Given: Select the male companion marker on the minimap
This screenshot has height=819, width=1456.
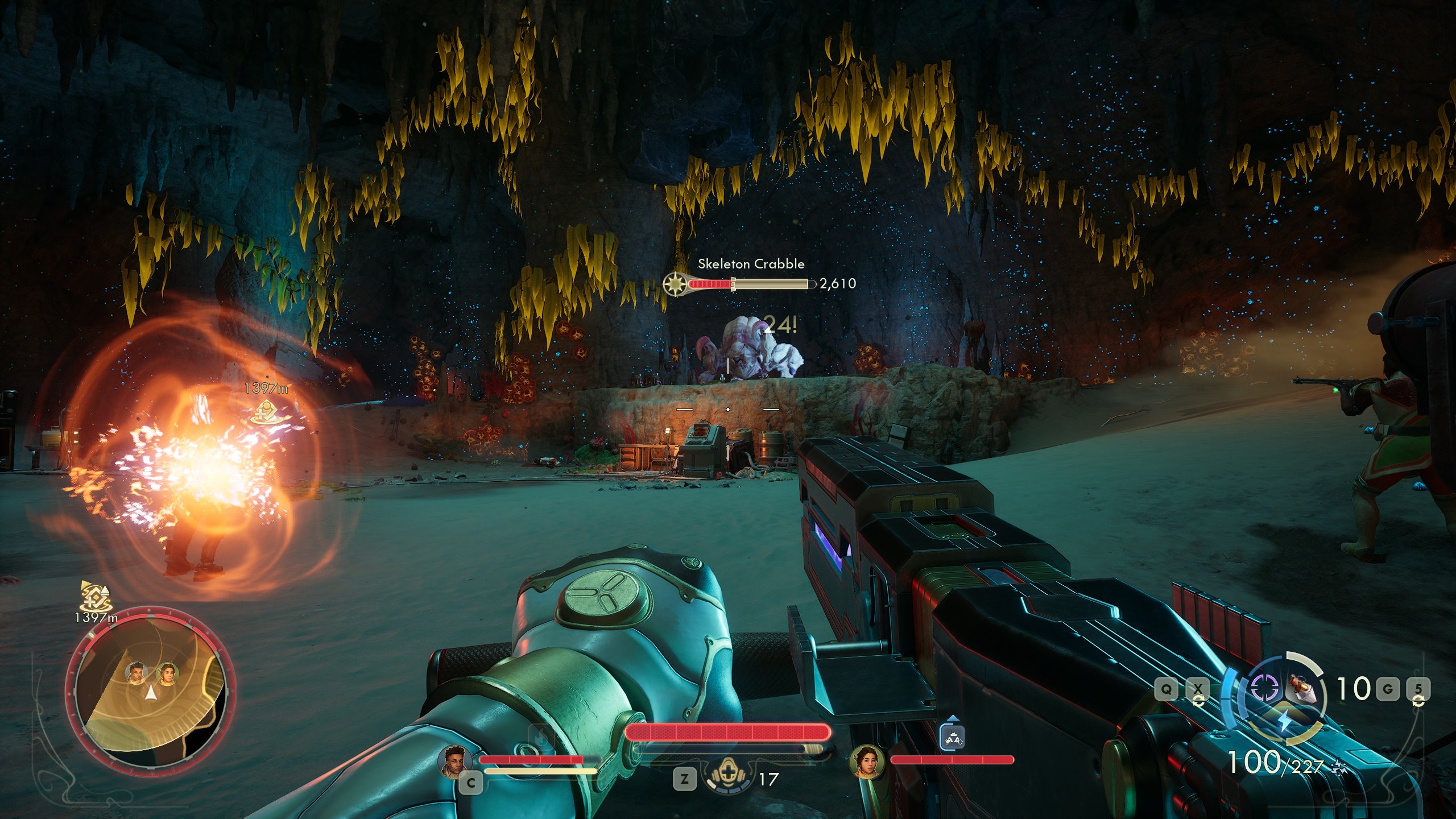Looking at the screenshot, I should tap(136, 673).
